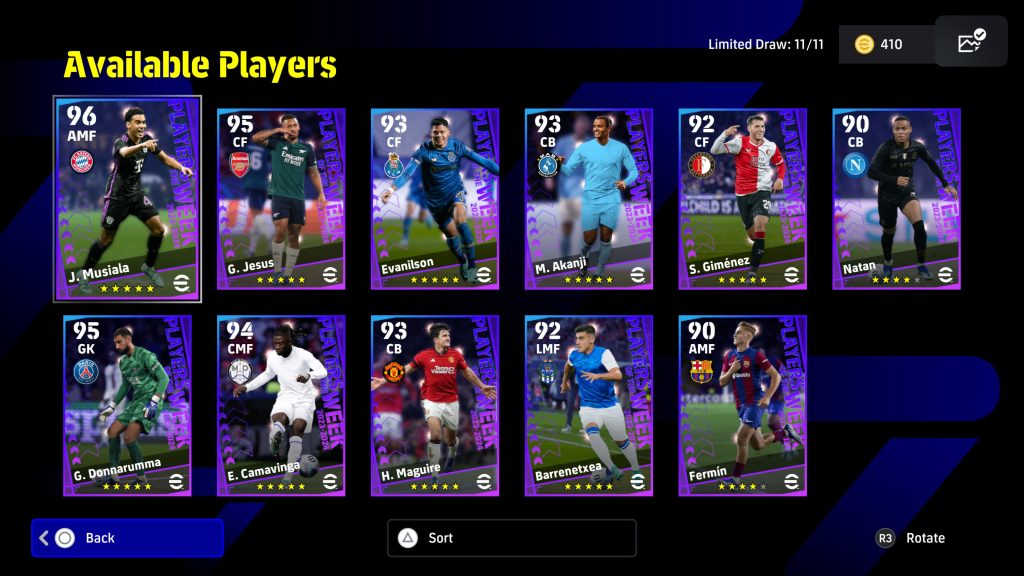The width and height of the screenshot is (1024, 576).
Task: Select the J. Musiala player card
Action: [127, 198]
